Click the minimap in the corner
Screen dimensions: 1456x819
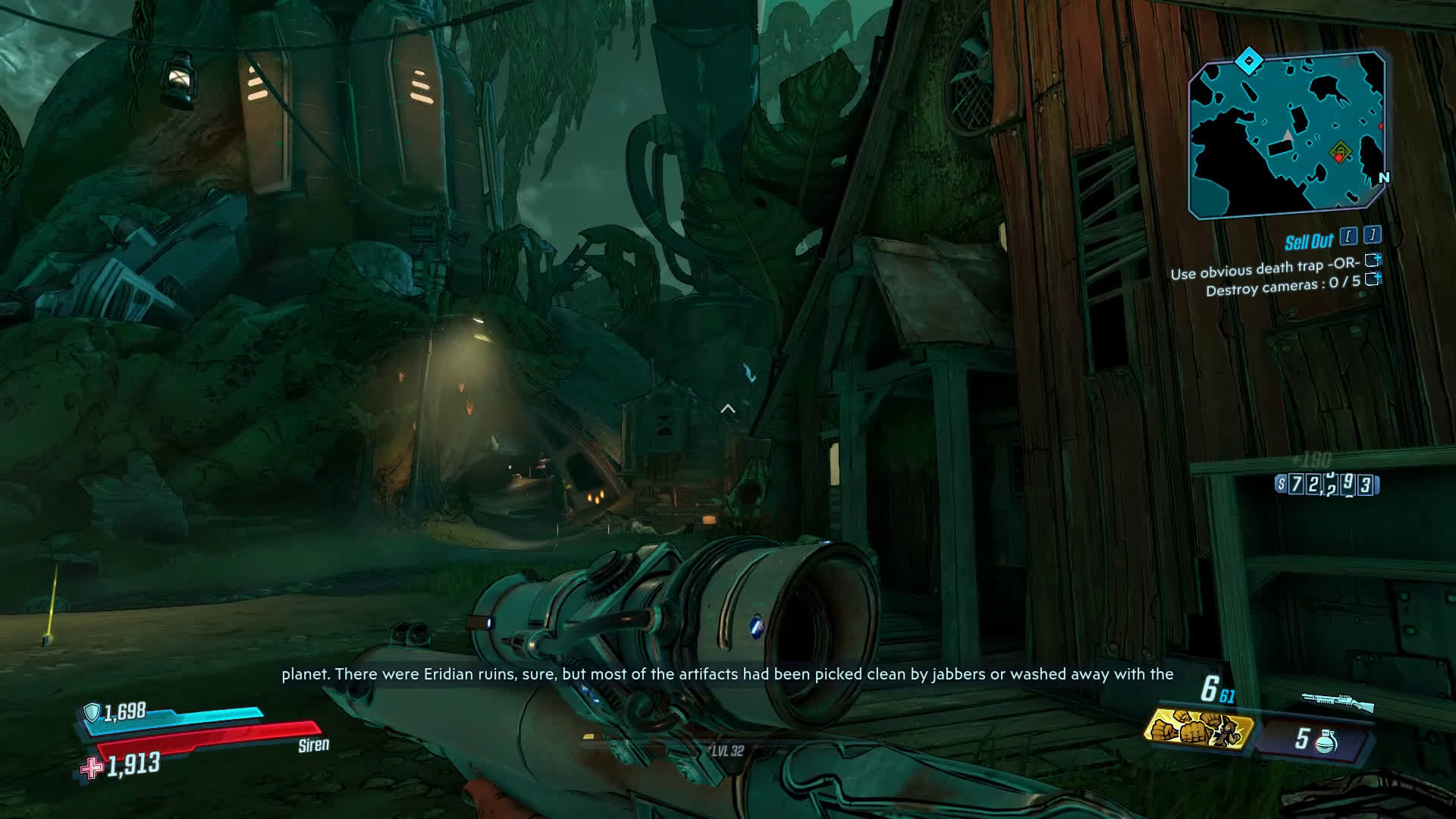[1287, 135]
